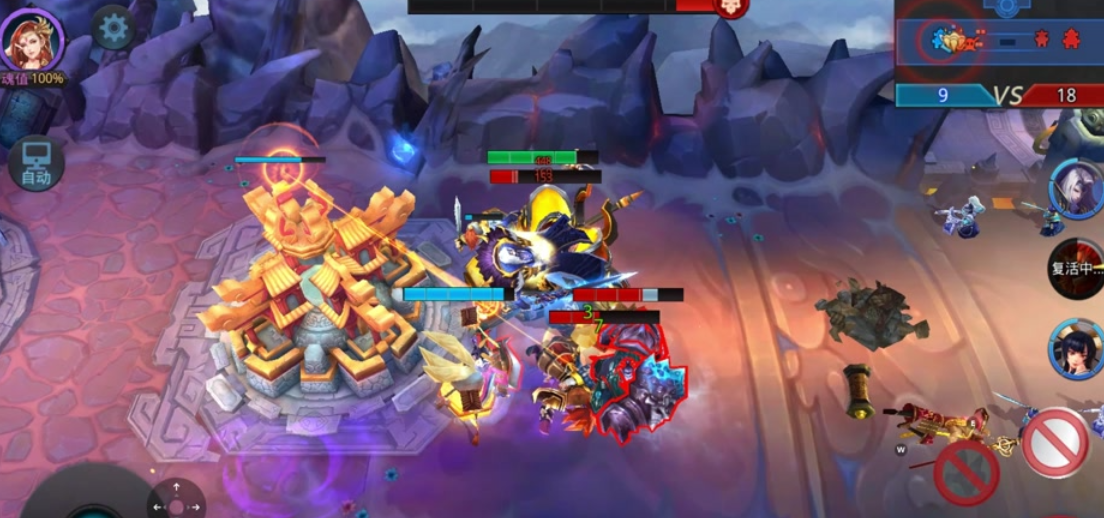Open the lane minimap panel

click(998, 40)
